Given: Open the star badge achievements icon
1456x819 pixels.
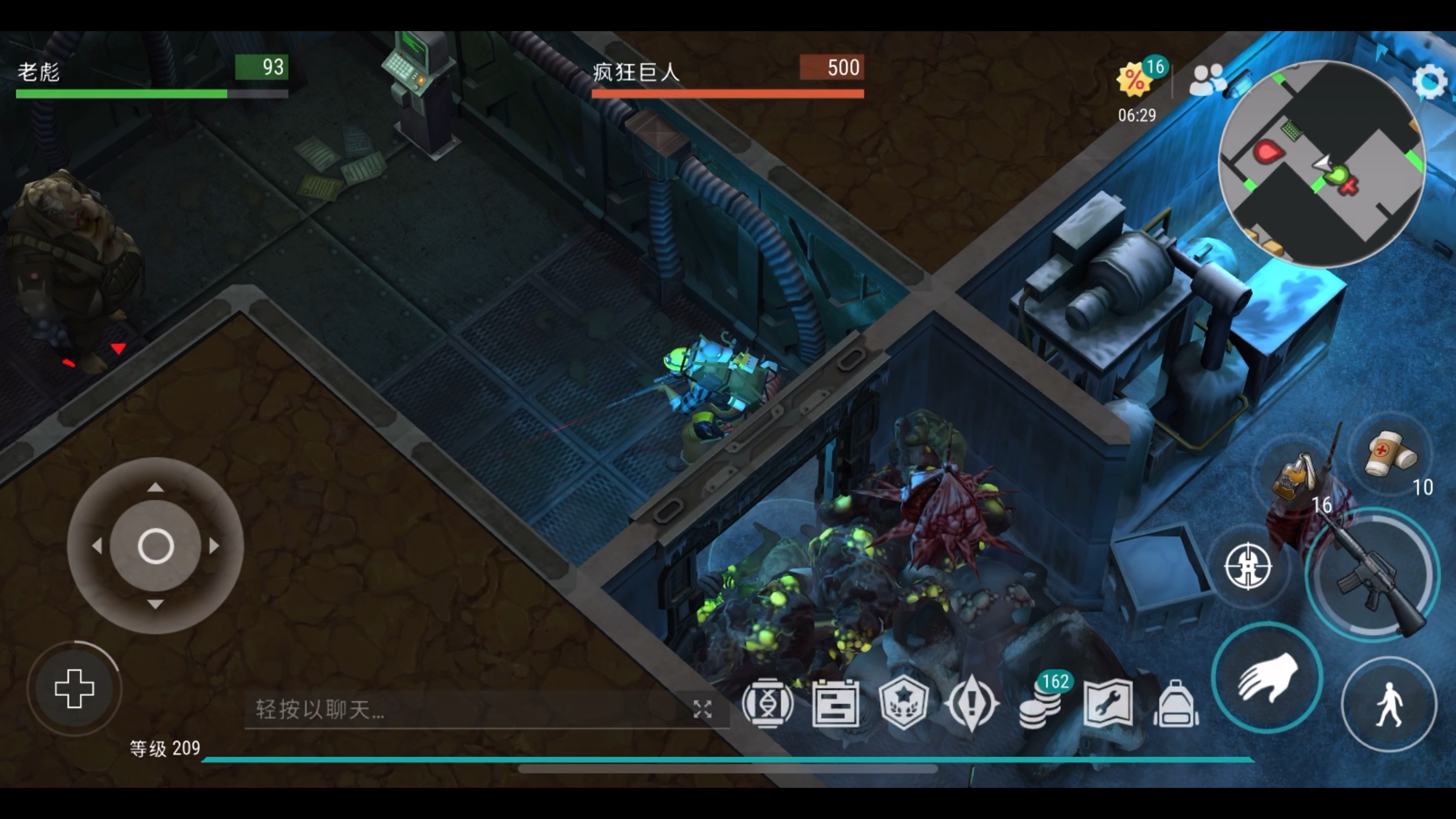Looking at the screenshot, I should 904,704.
